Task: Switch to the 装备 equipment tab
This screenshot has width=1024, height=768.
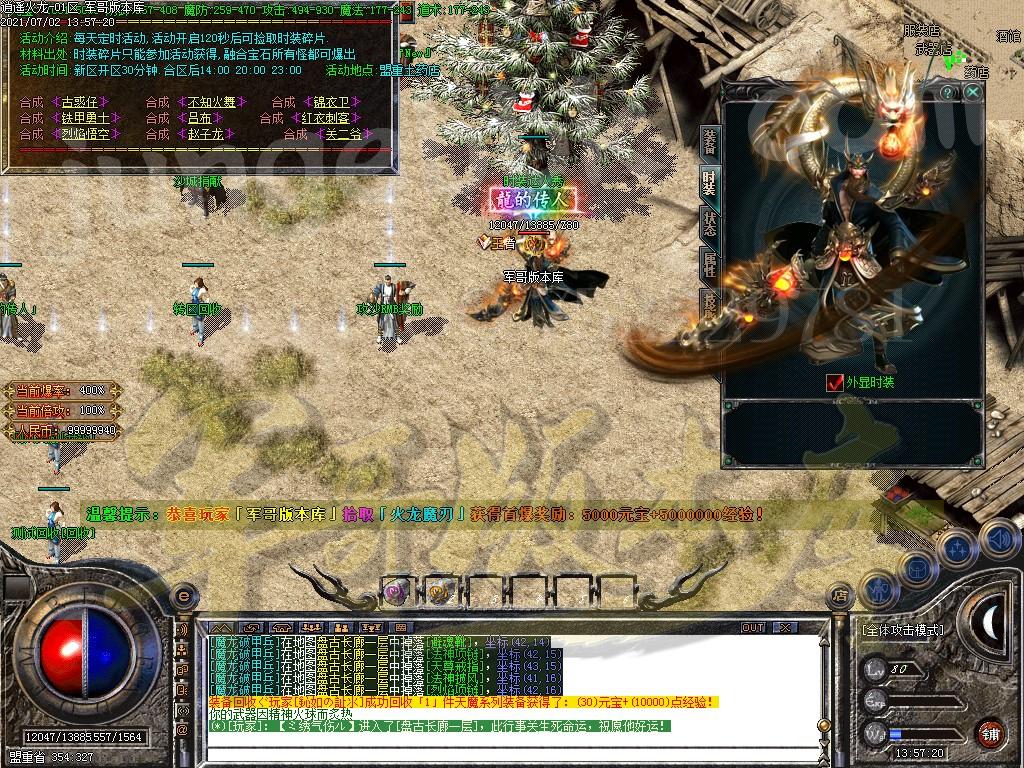Action: point(709,143)
